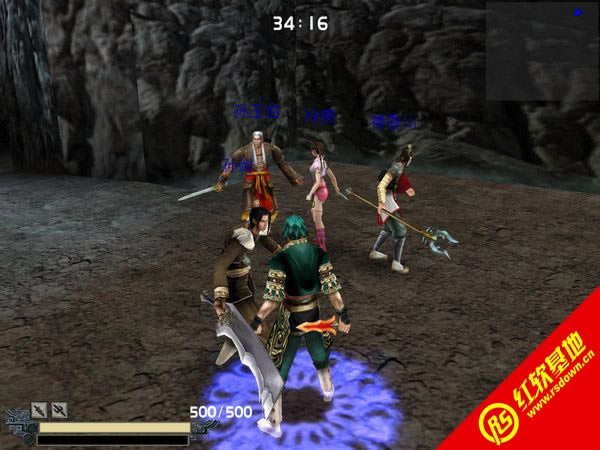Select the trident weapon icon
Image resolution: width=600 pixels, height=450 pixels.
tap(59, 409)
